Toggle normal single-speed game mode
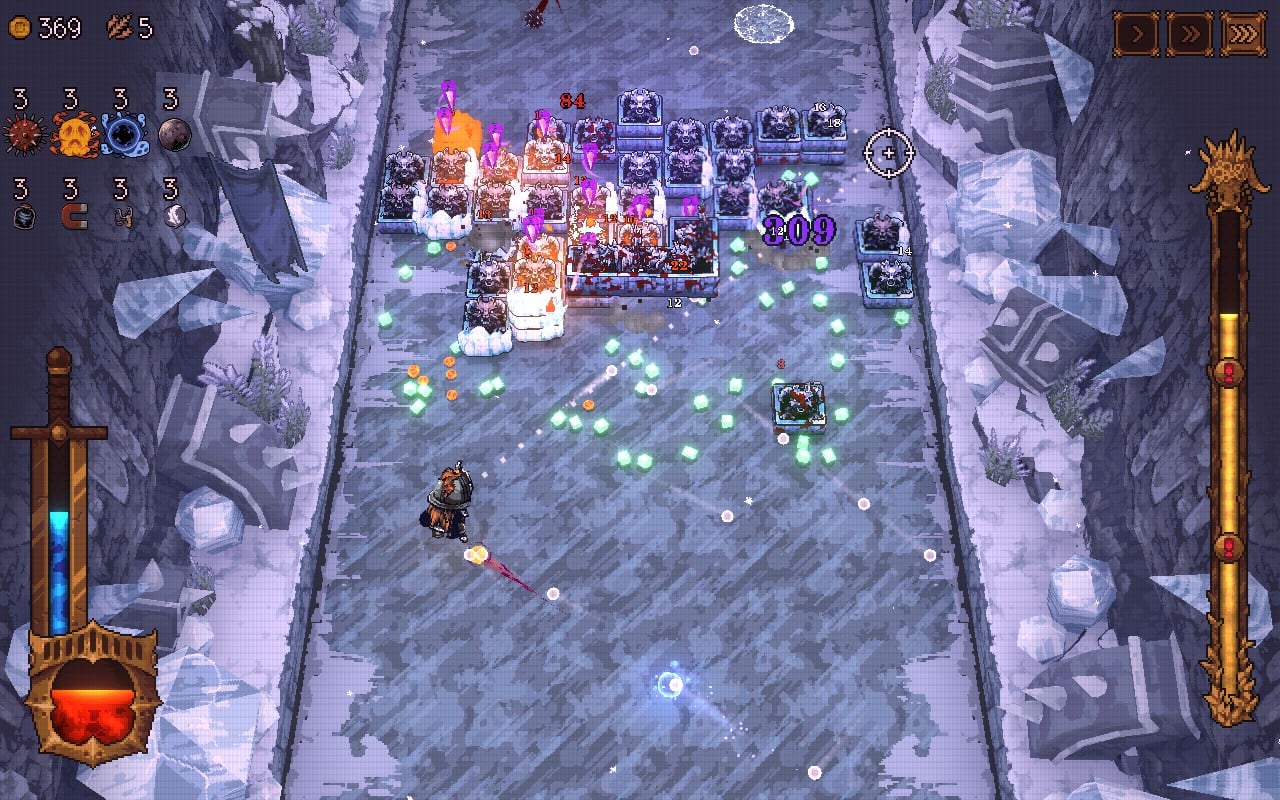Screen dimensions: 1280x800 coord(1137,32)
